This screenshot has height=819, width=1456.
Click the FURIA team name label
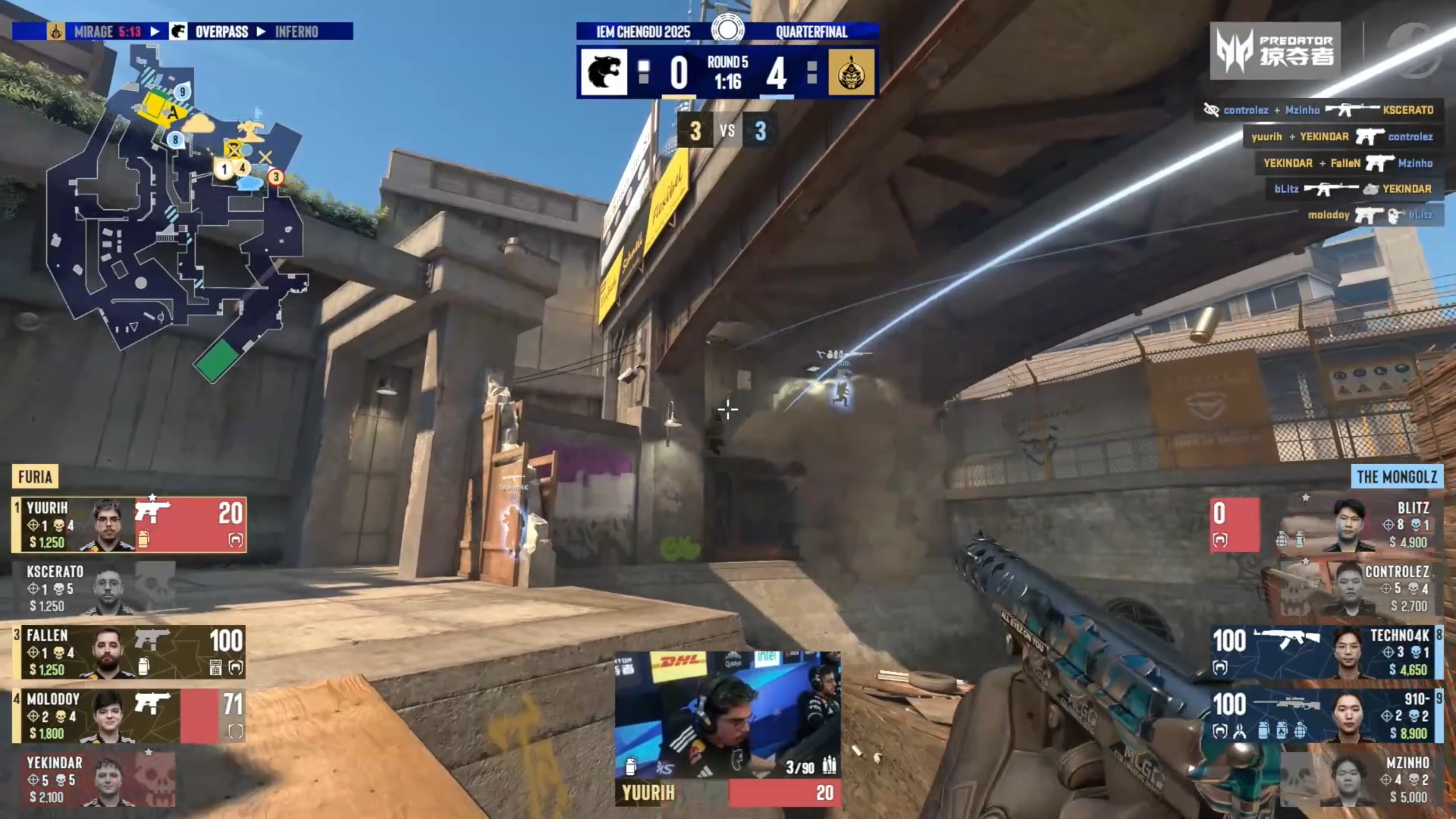tap(35, 477)
